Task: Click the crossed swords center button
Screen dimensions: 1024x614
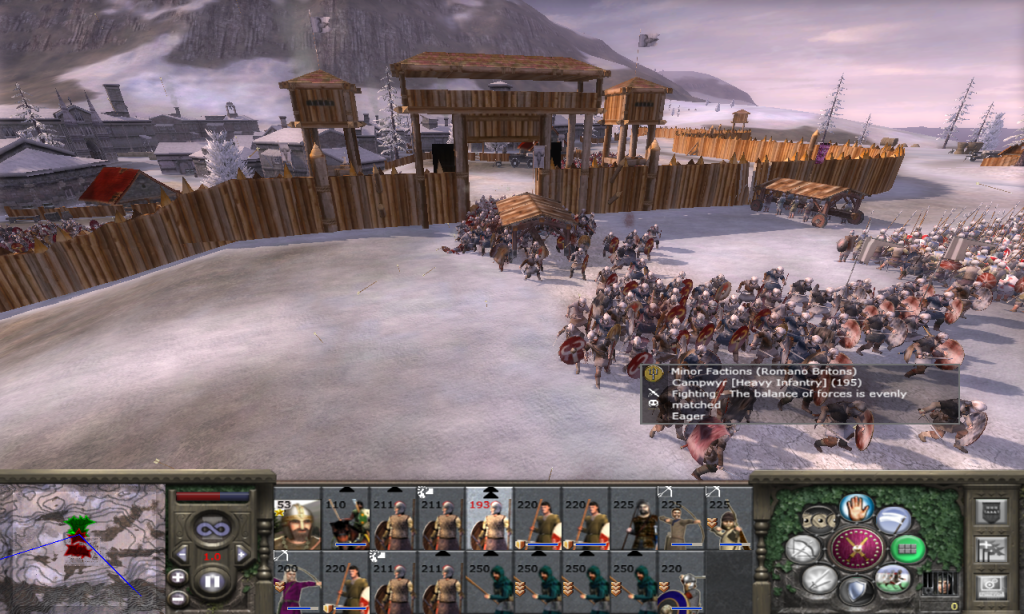Action: pyautogui.click(x=857, y=548)
